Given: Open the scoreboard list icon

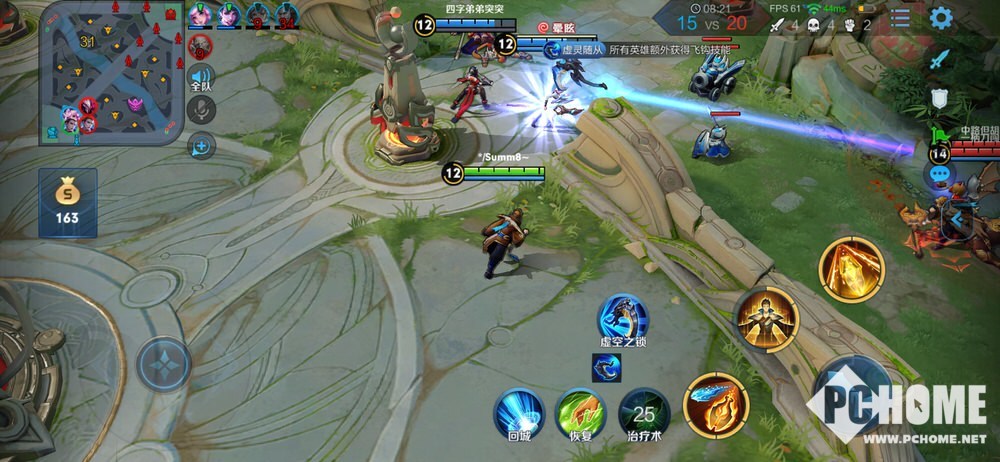Looking at the screenshot, I should (900, 18).
